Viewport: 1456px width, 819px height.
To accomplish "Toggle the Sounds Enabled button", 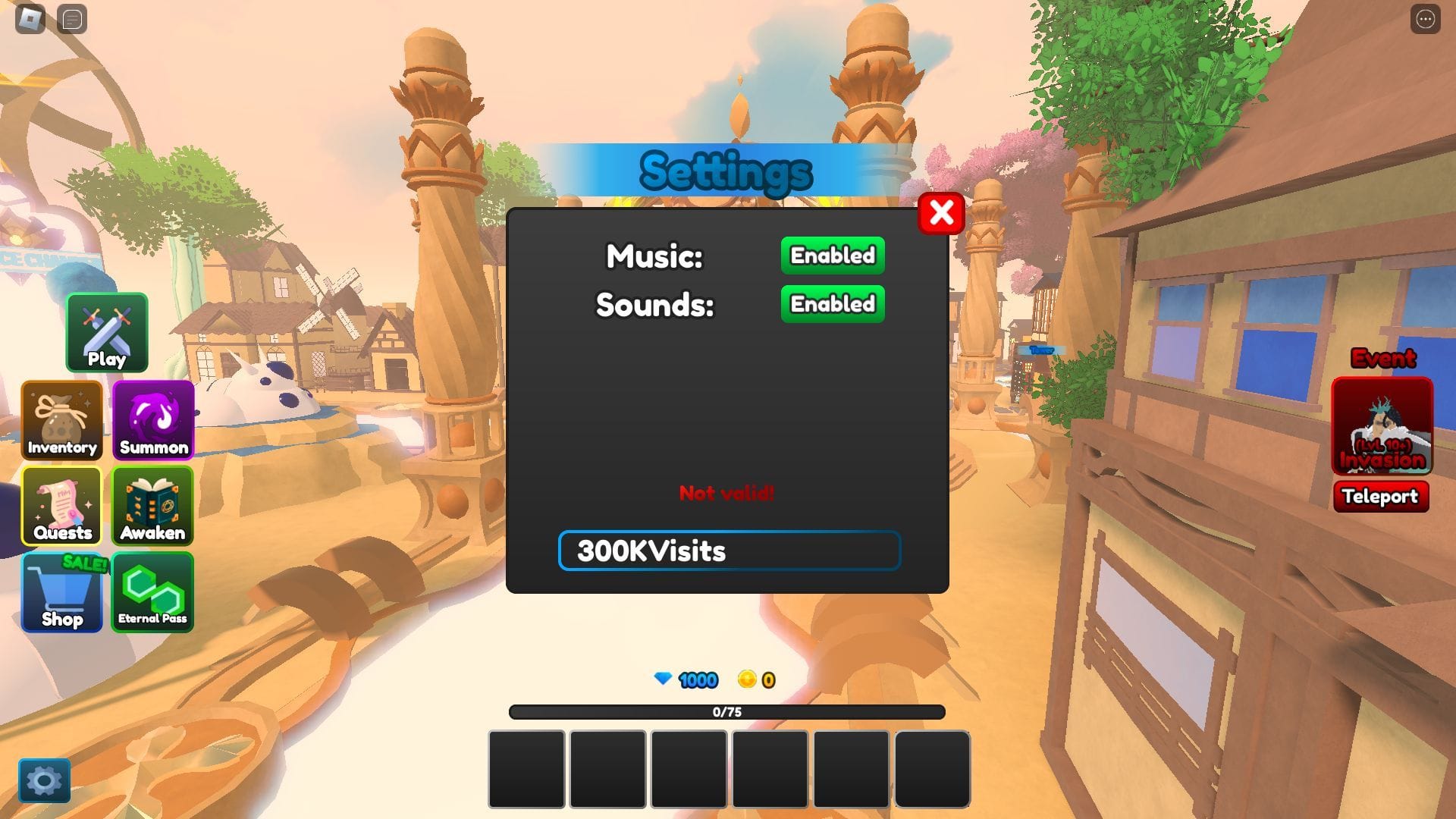I will pos(833,304).
